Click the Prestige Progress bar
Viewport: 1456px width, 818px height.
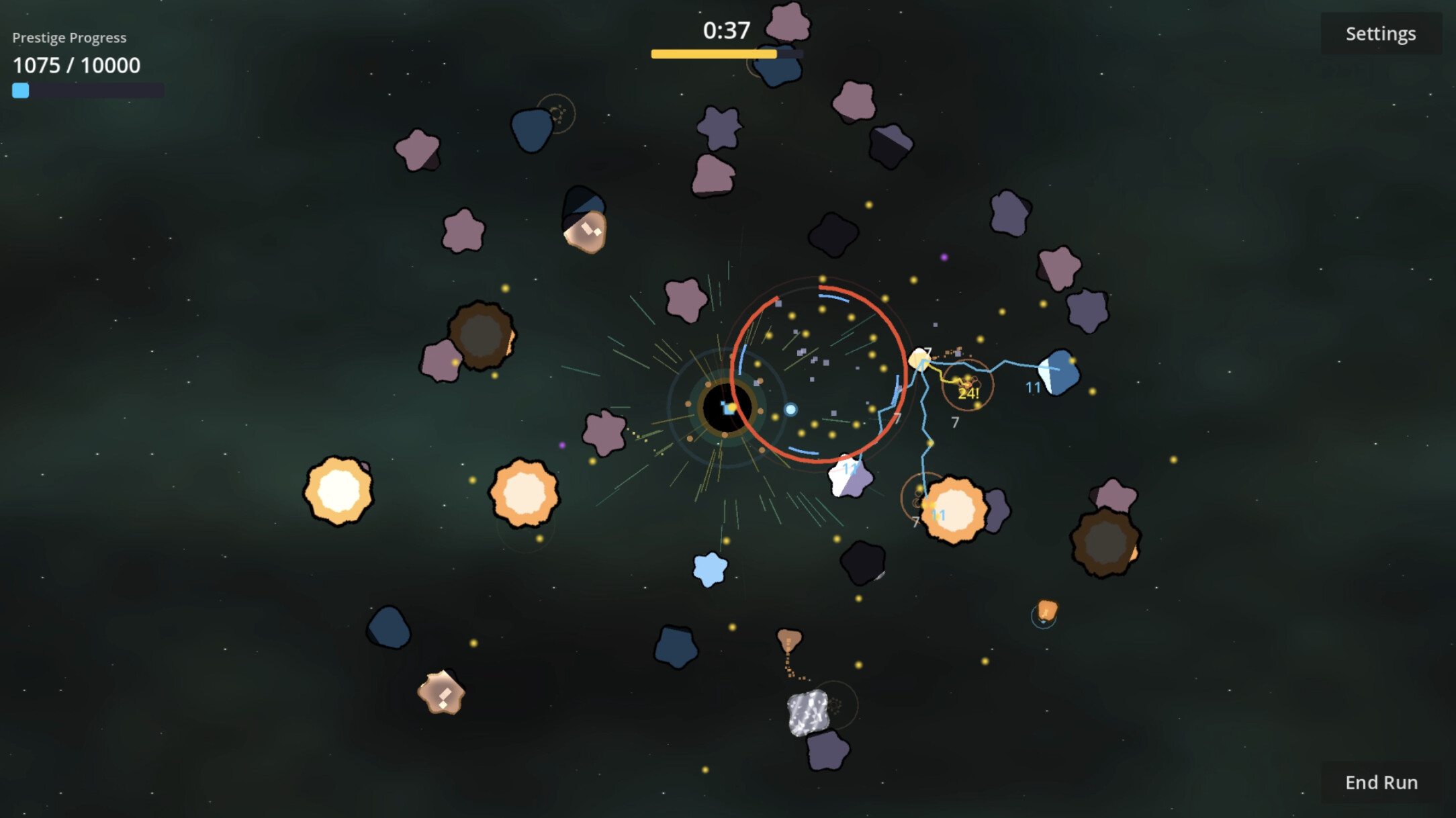87,89
